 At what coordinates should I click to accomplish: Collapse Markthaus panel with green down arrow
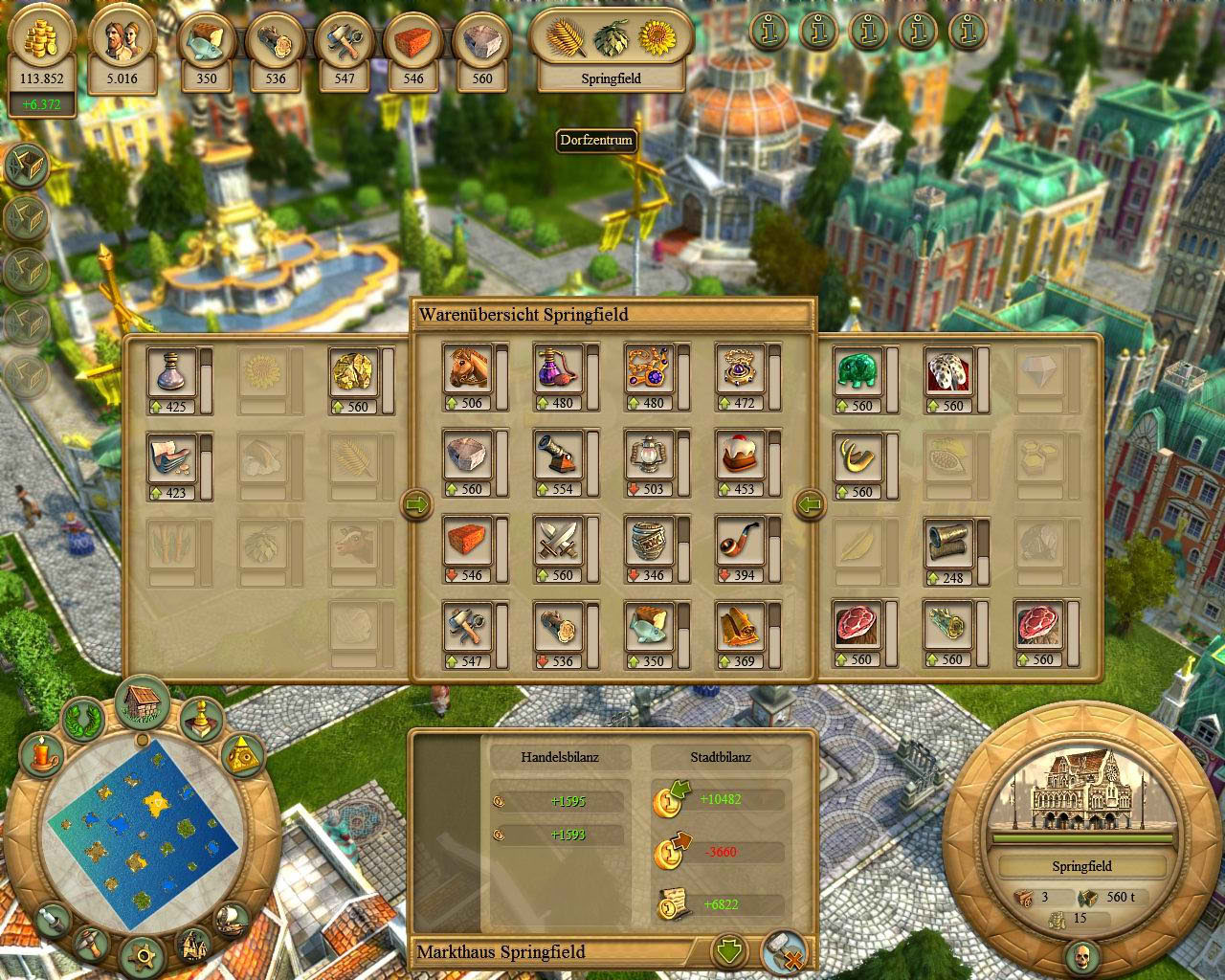[x=729, y=951]
